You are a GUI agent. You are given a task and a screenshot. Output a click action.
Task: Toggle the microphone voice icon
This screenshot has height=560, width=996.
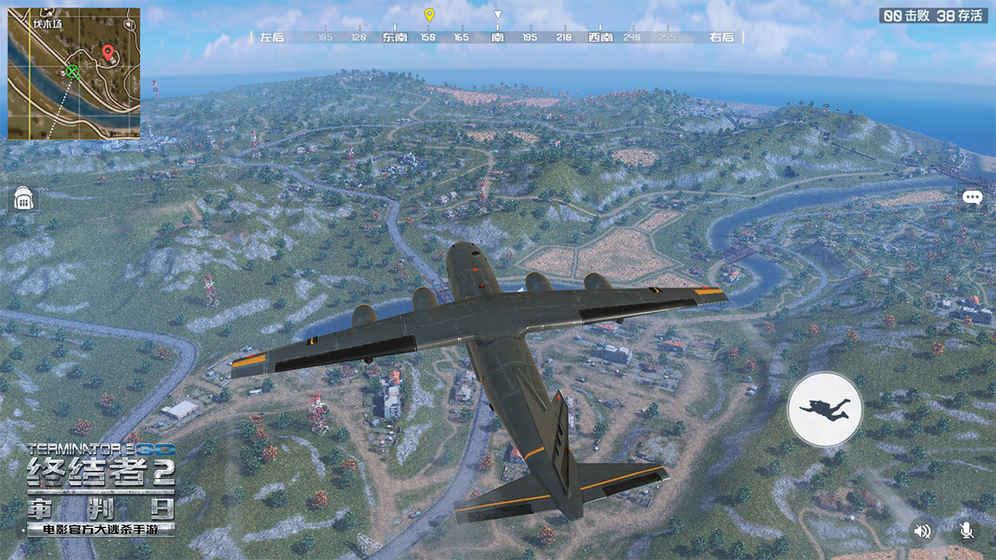click(x=966, y=531)
